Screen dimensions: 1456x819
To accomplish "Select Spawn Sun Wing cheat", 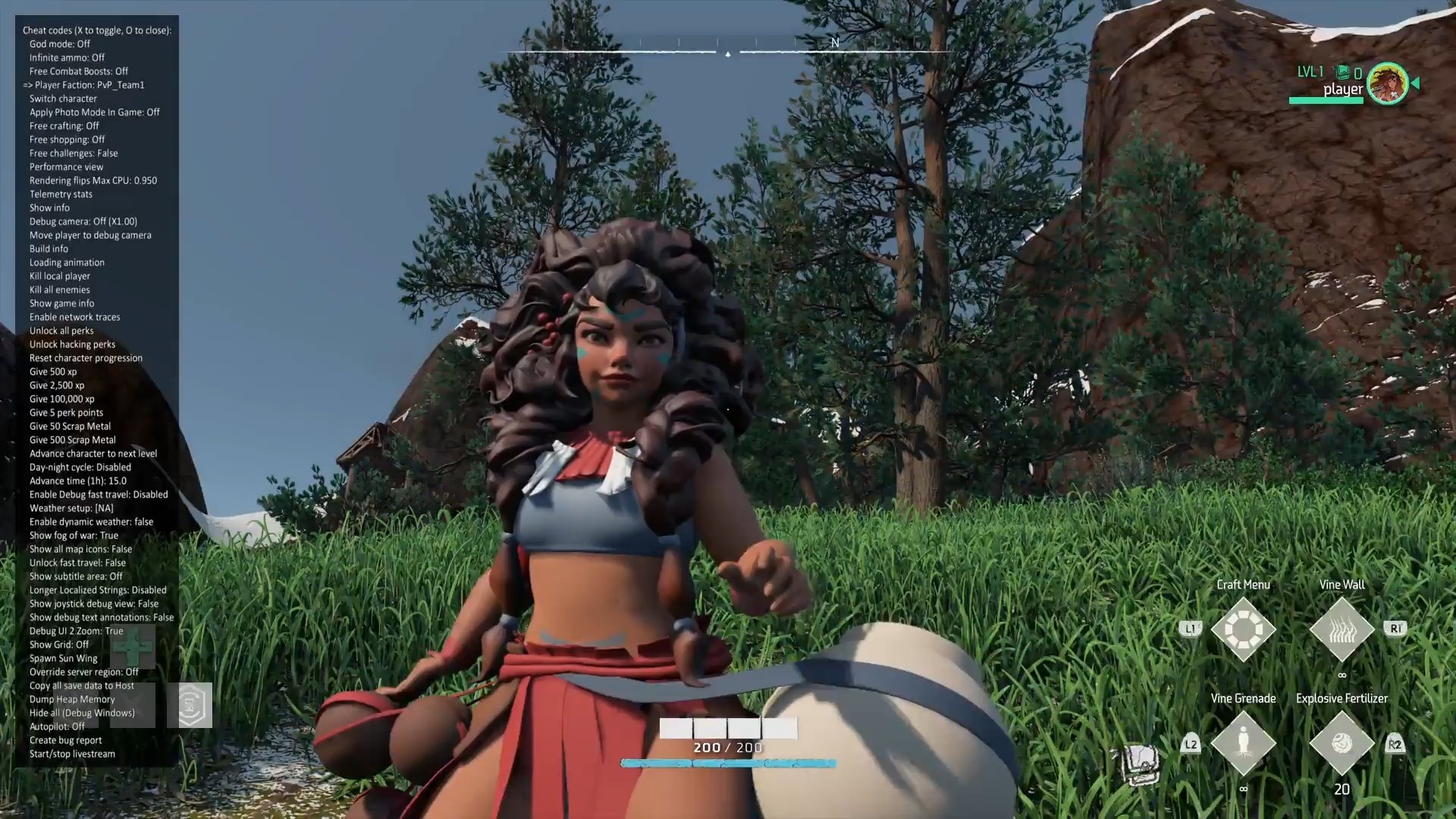I will click(63, 658).
